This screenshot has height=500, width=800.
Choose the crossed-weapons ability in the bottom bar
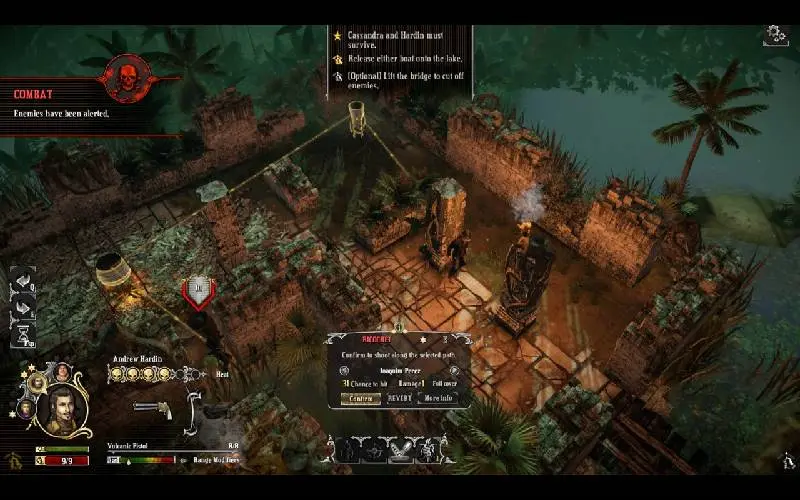tap(399, 451)
